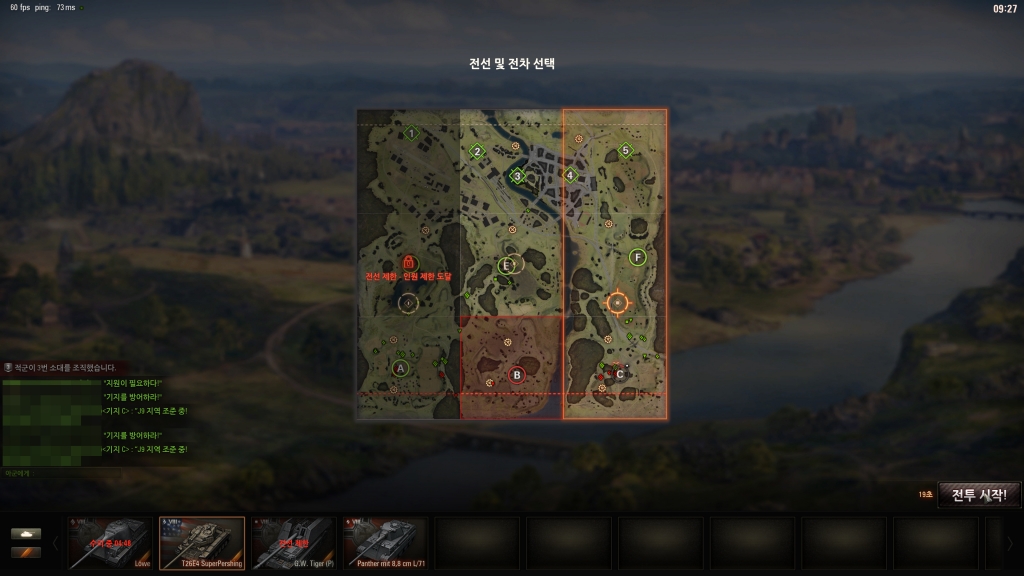This screenshot has width=1024, height=576.
Task: Select base F on the map
Action: coord(638,257)
